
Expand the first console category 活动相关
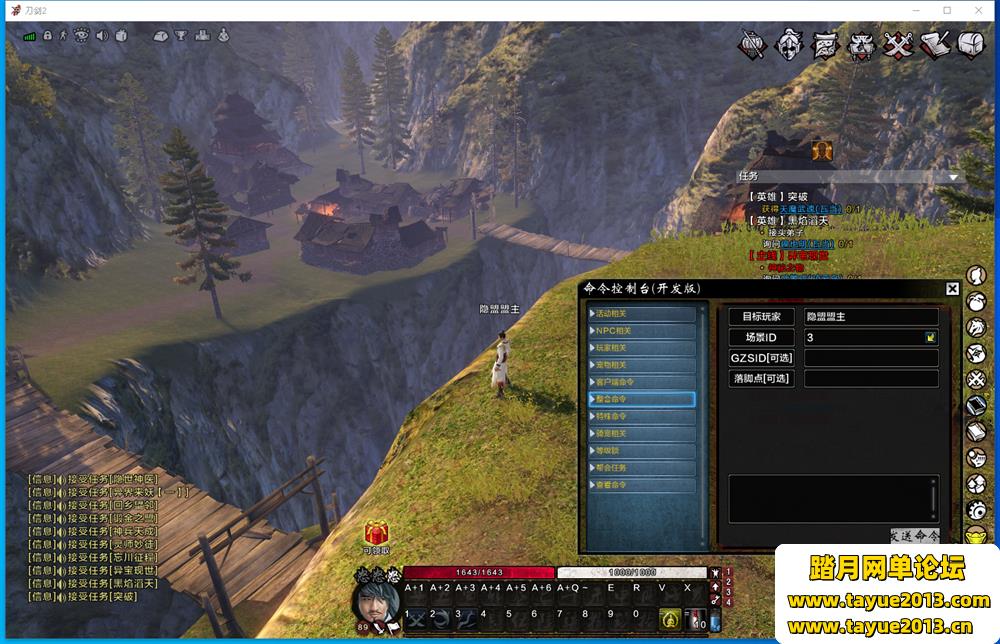point(641,314)
